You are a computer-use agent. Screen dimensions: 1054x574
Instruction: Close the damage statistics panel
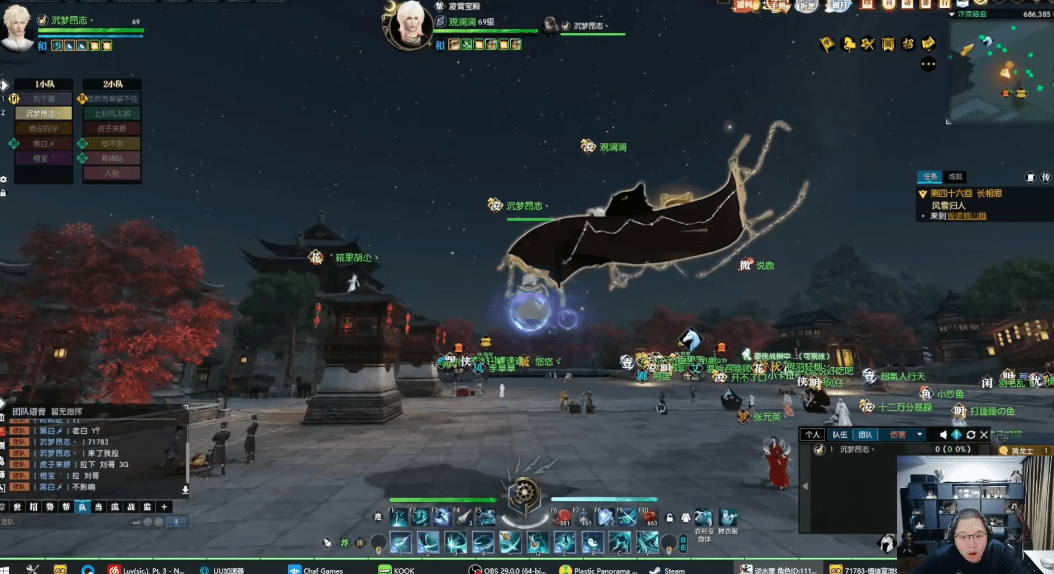pyautogui.click(x=986, y=435)
